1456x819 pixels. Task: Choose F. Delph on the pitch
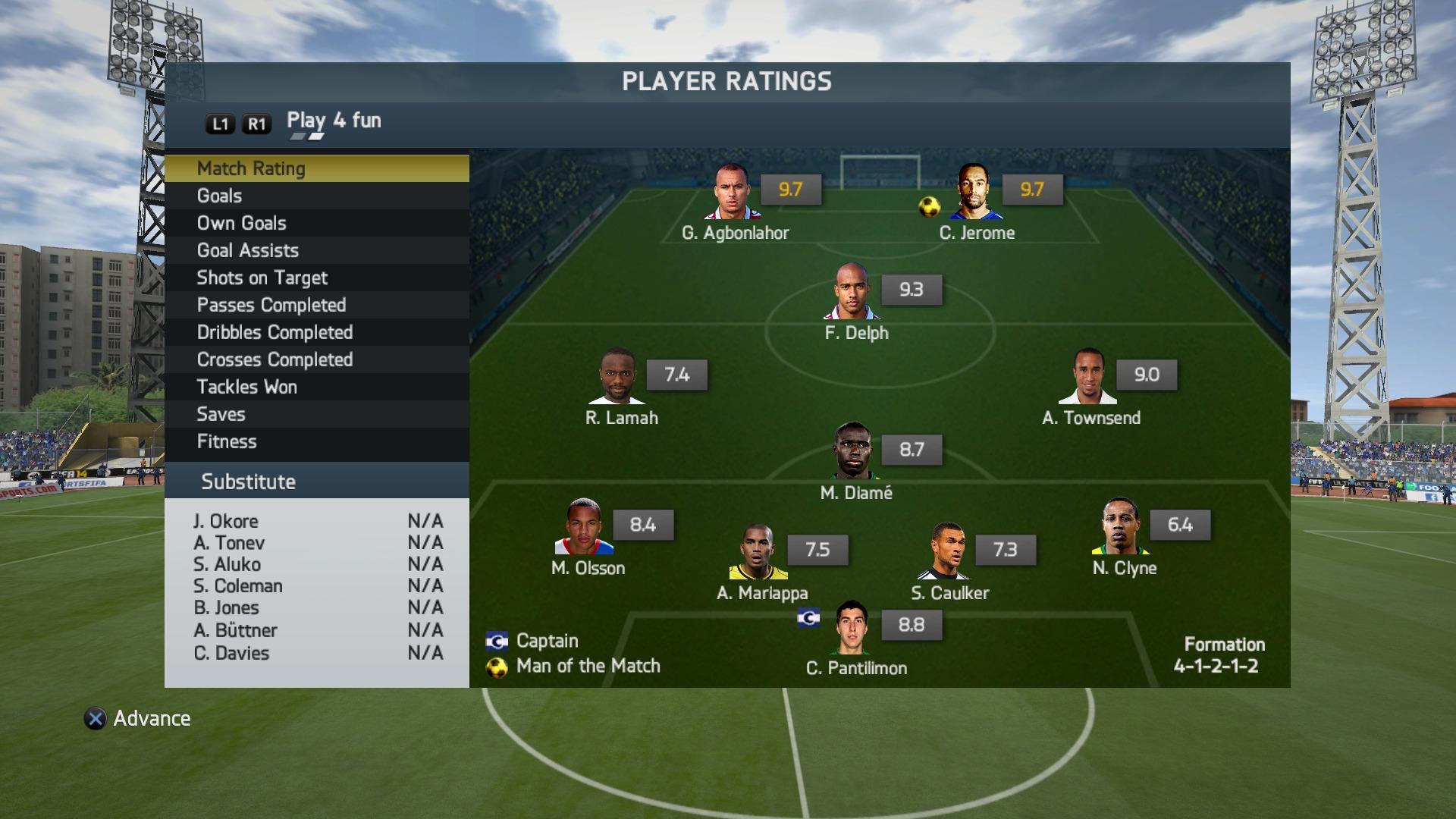(852, 291)
